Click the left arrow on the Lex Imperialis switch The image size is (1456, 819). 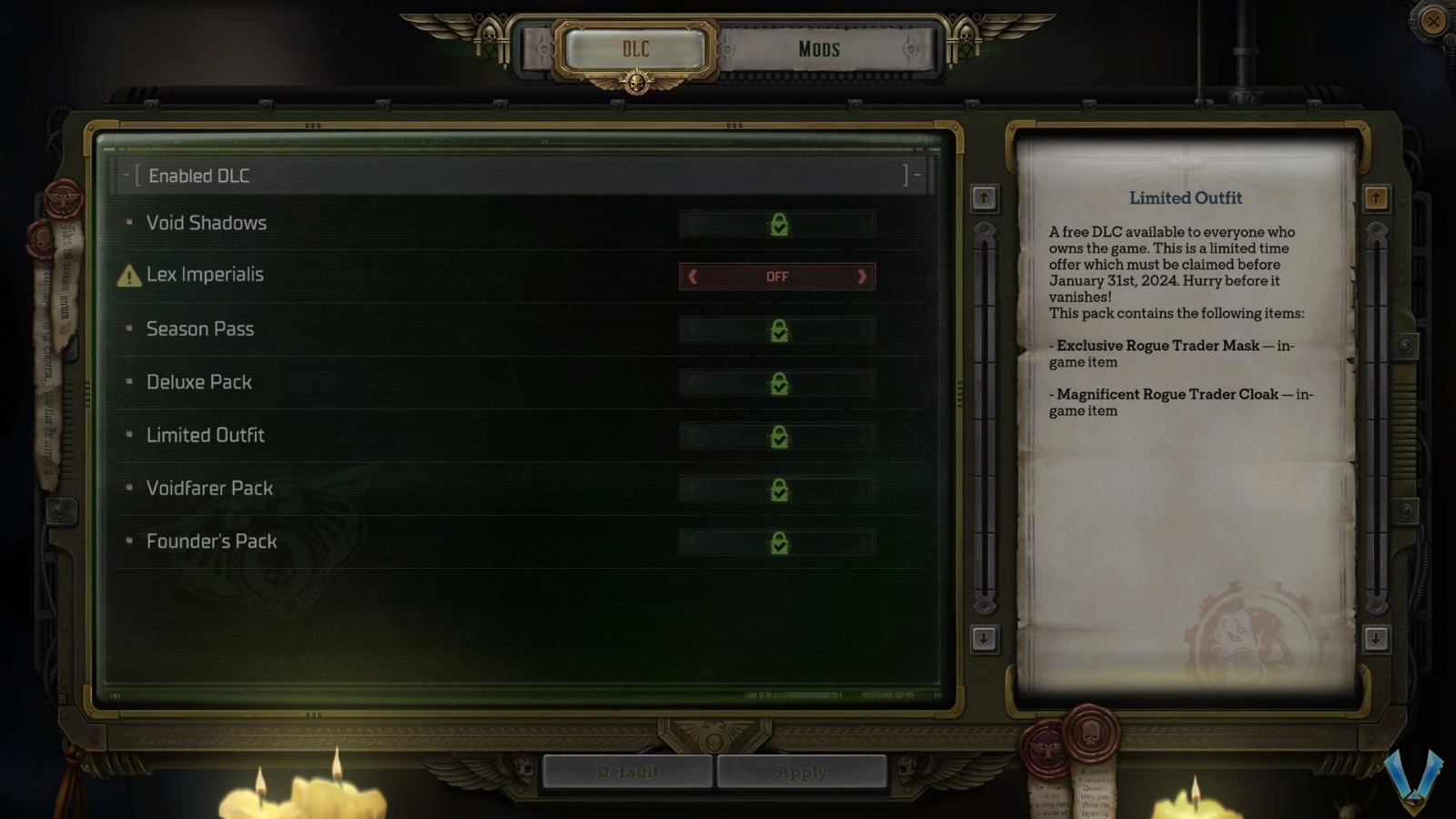click(691, 277)
